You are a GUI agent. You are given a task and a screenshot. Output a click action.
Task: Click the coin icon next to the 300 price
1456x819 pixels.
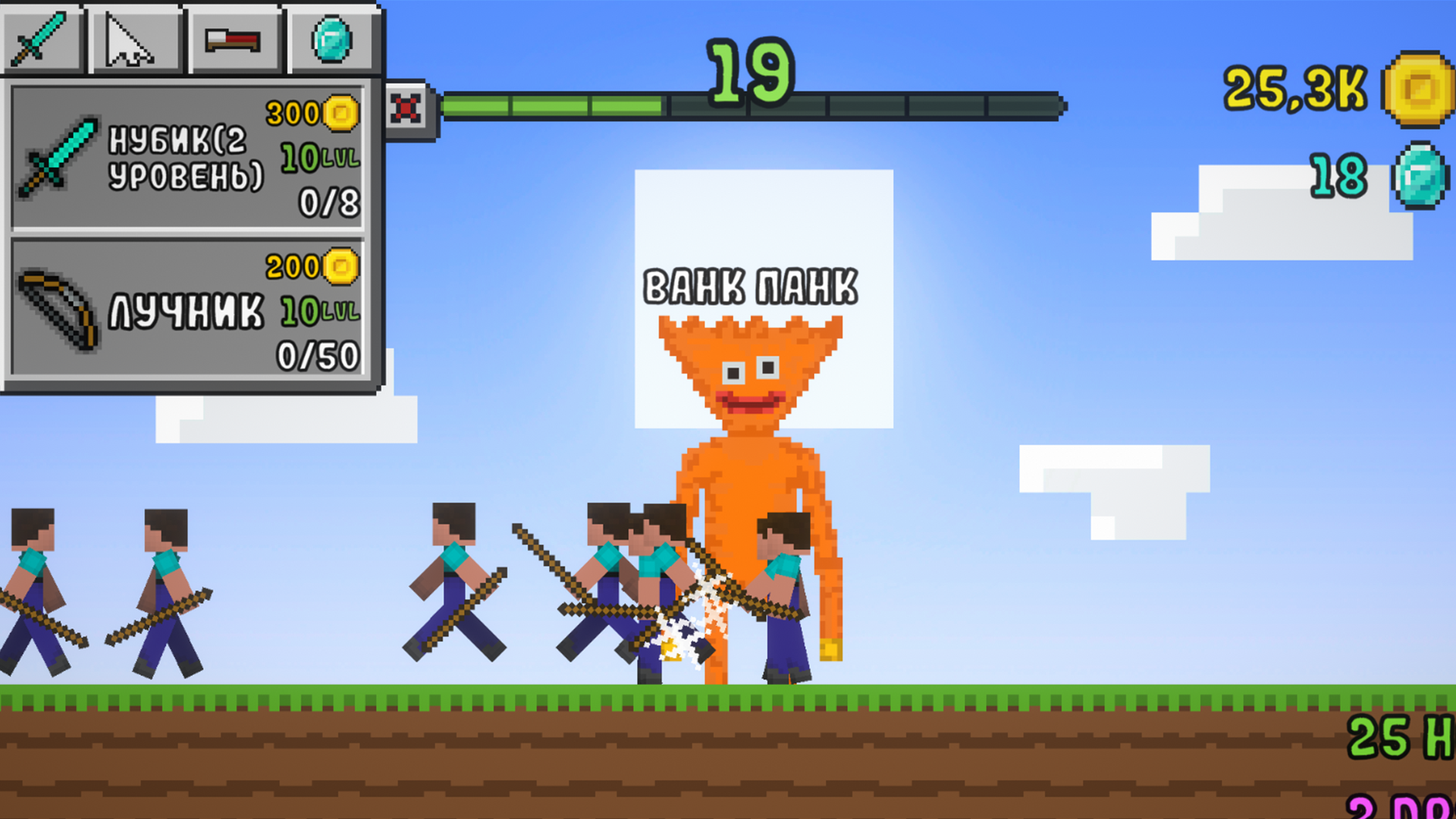pyautogui.click(x=340, y=114)
